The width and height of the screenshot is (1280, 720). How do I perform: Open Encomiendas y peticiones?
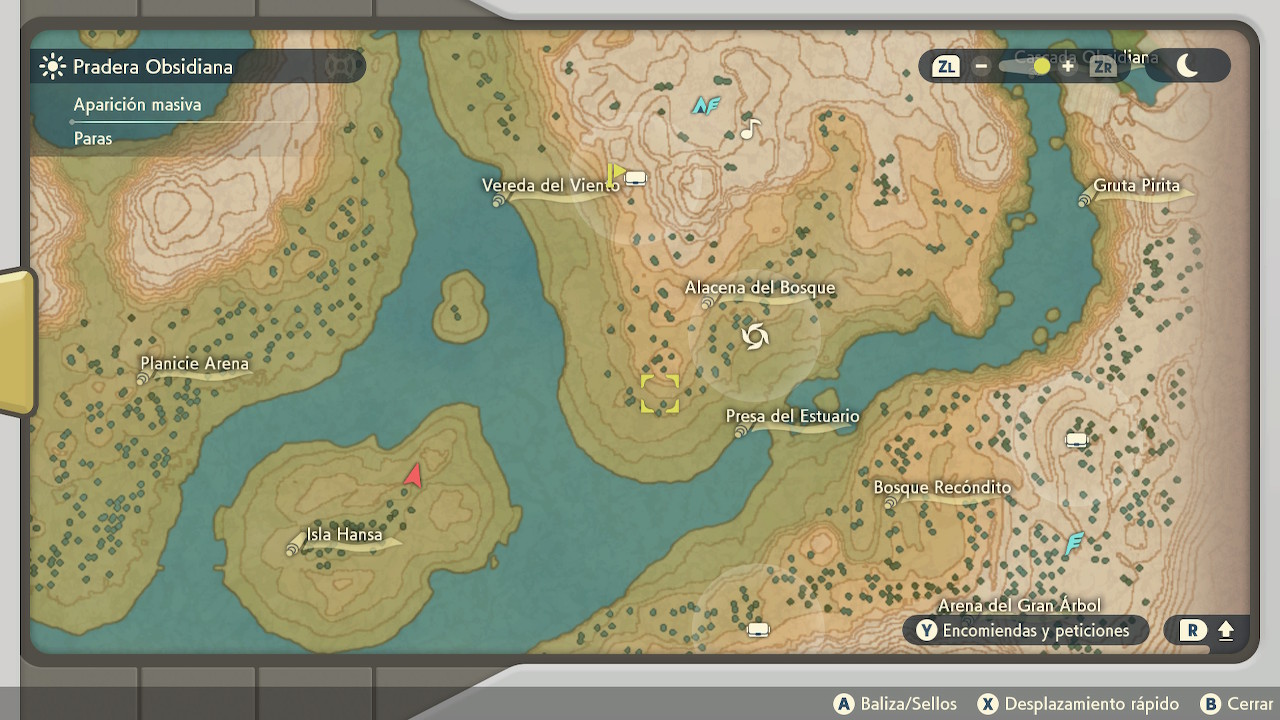1025,630
